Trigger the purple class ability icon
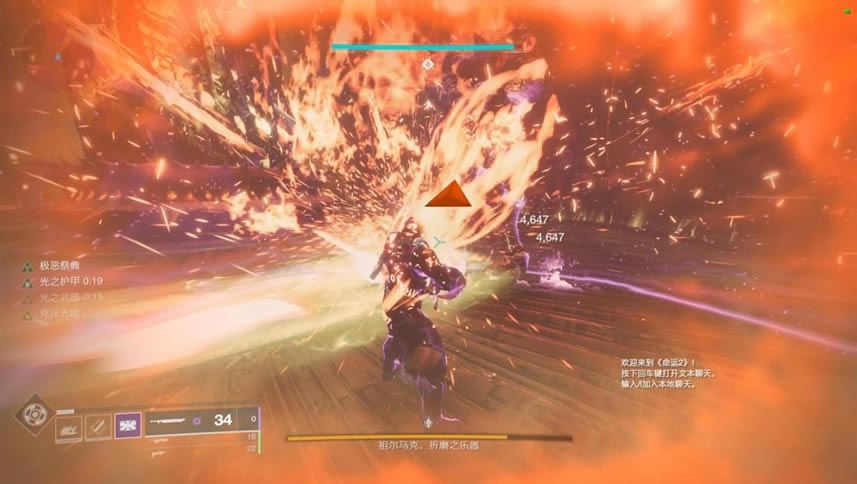Screen dimensions: 857x484 (x=128, y=425)
